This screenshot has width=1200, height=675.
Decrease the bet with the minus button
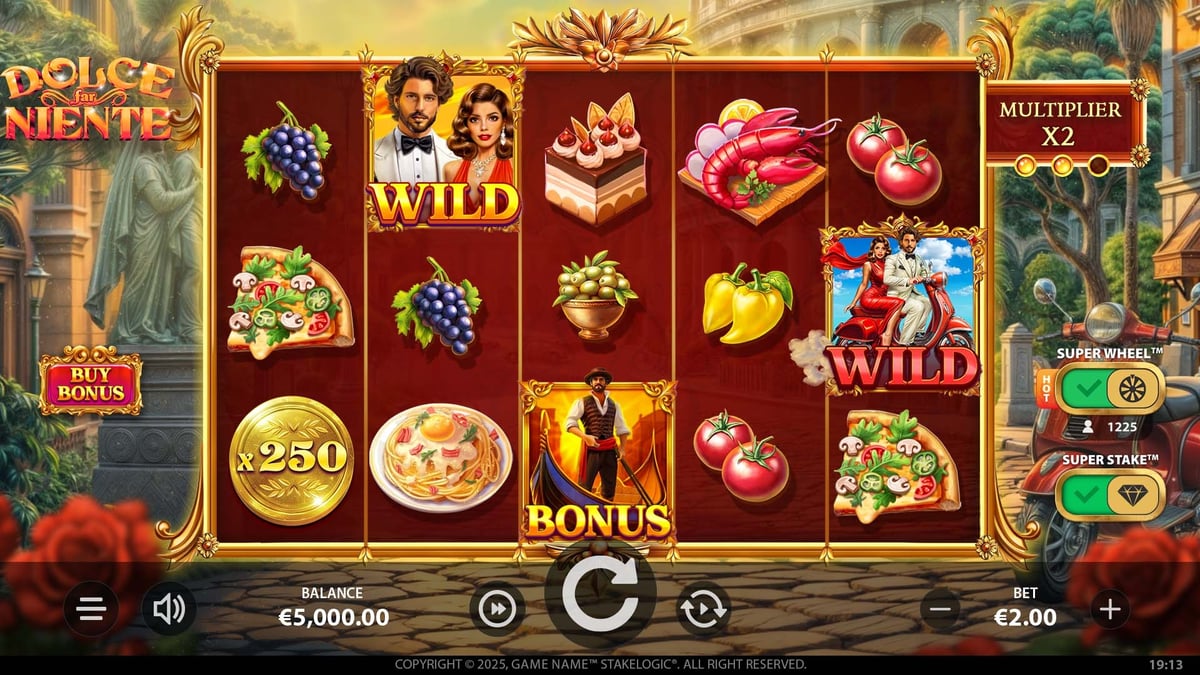point(940,608)
